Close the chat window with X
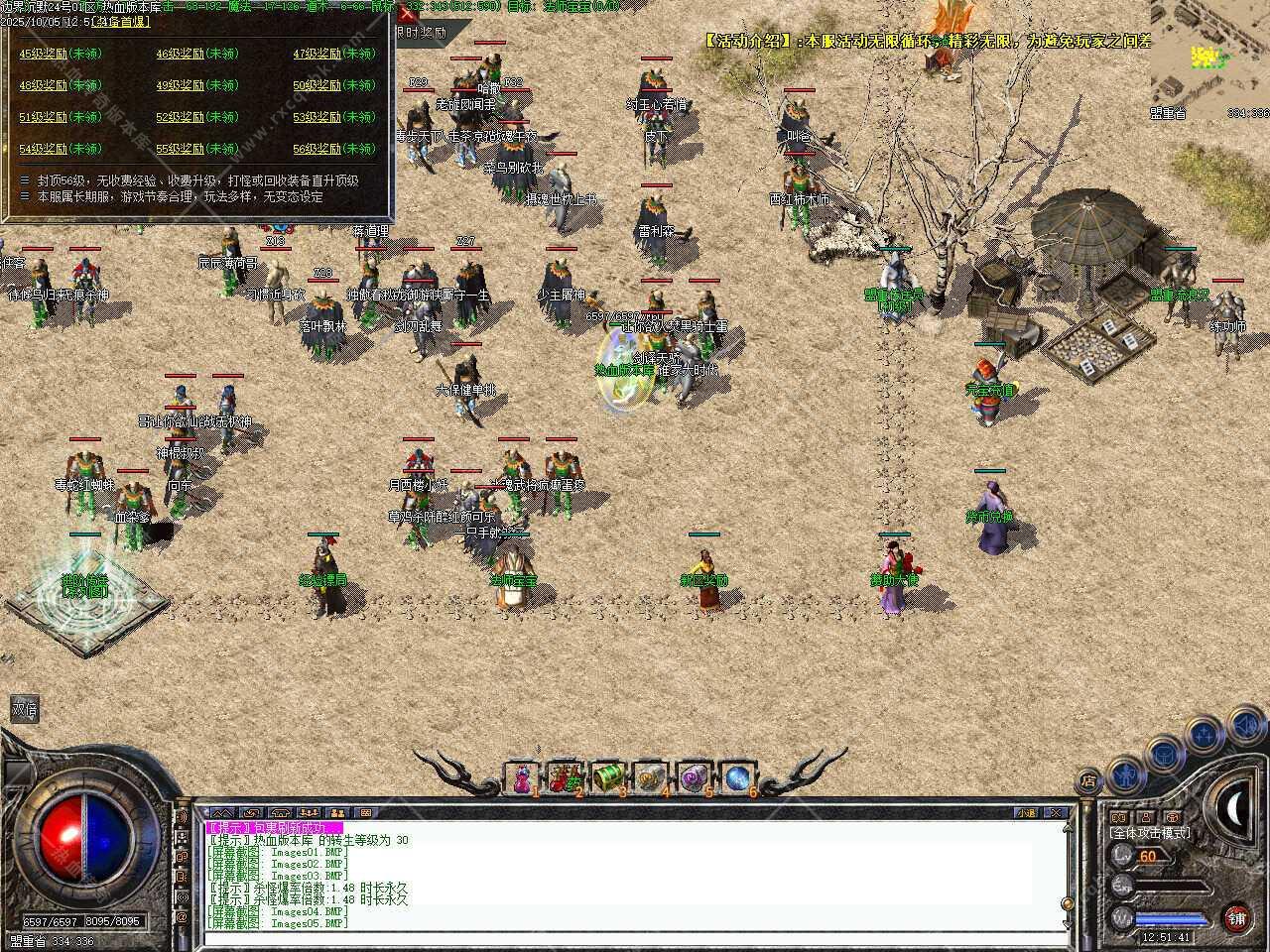 point(1056,812)
